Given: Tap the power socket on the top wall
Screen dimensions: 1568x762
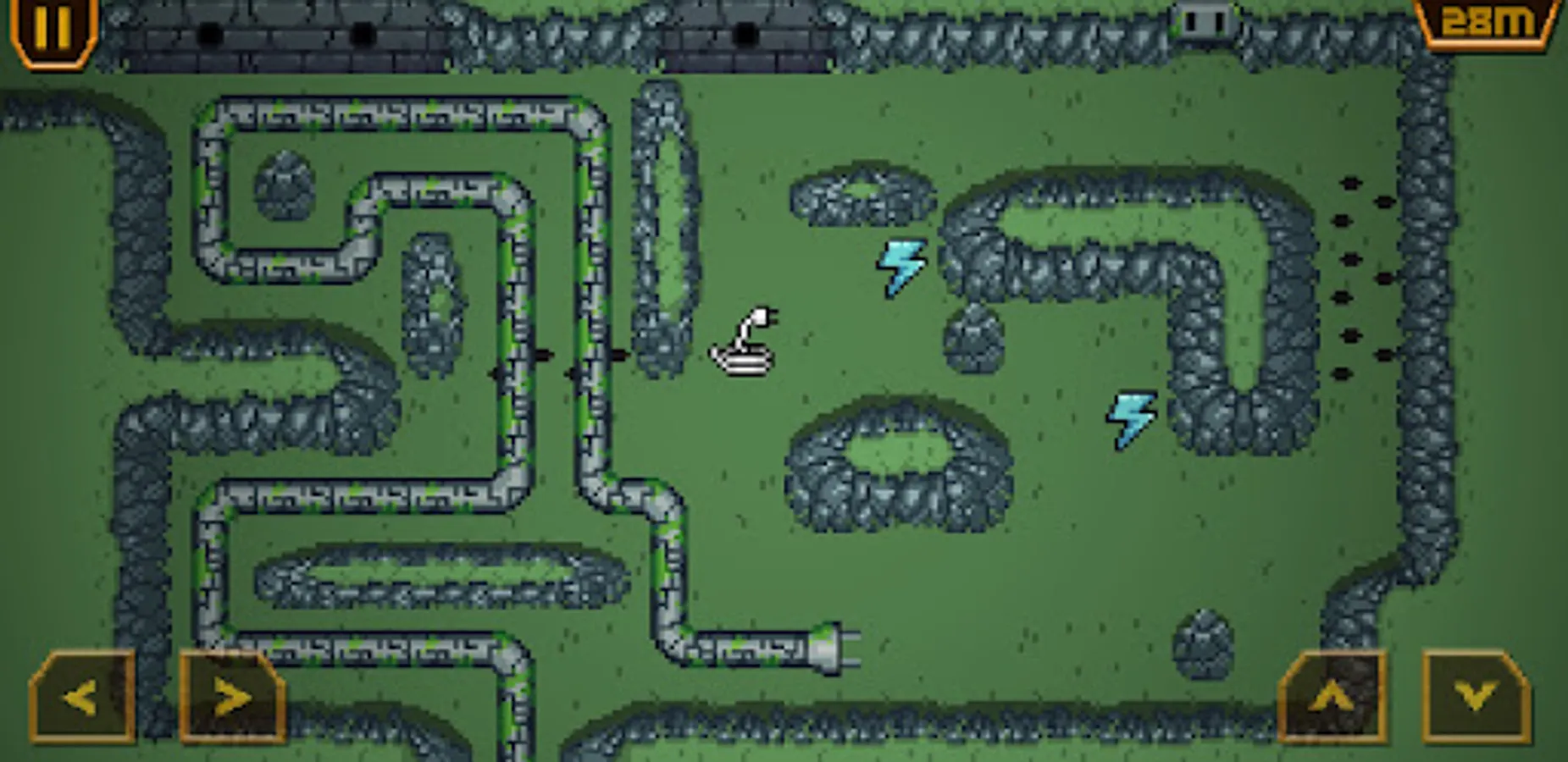Looking at the screenshot, I should [1203, 21].
